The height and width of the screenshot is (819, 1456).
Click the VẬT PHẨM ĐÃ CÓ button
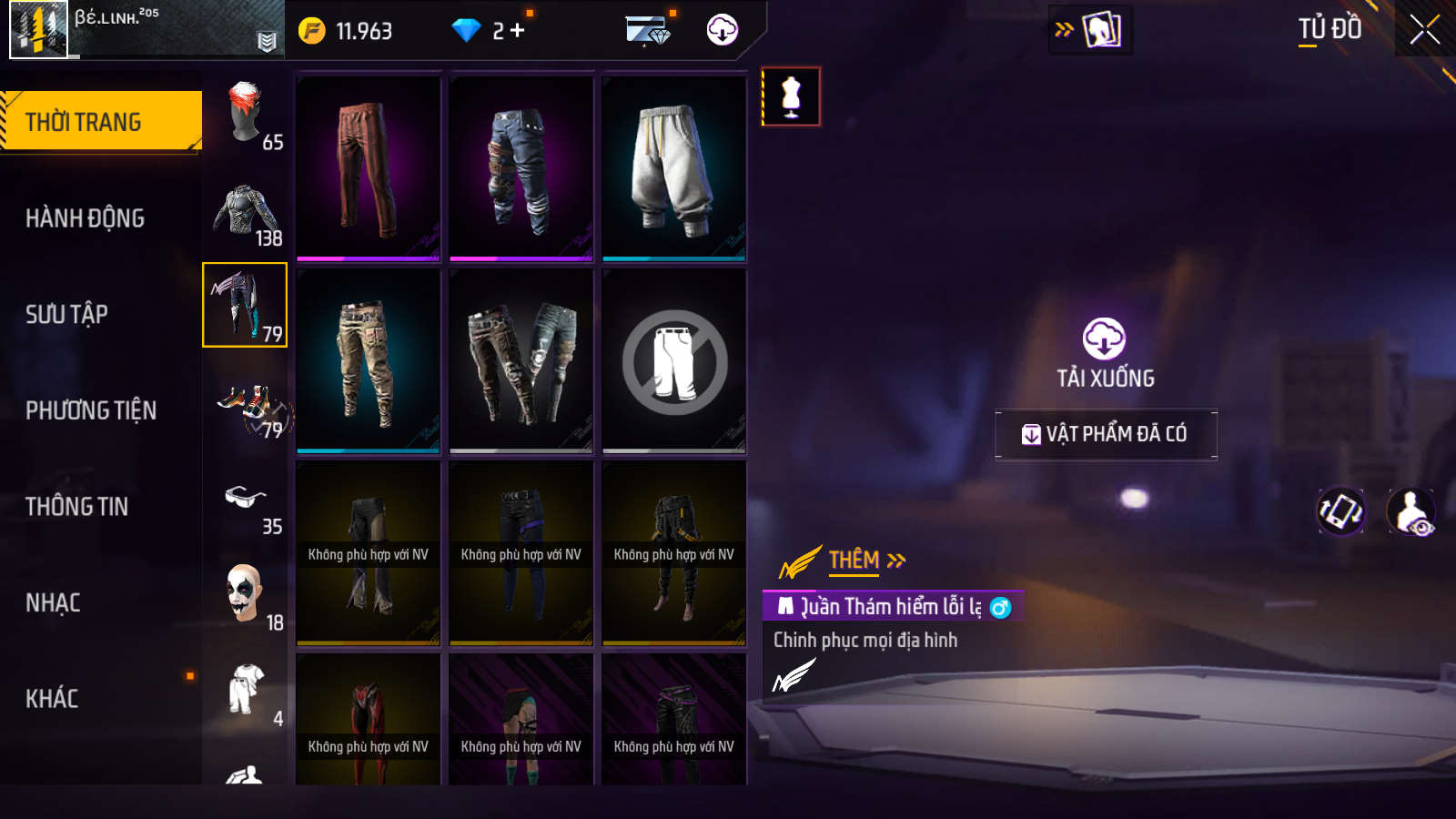click(x=1106, y=434)
